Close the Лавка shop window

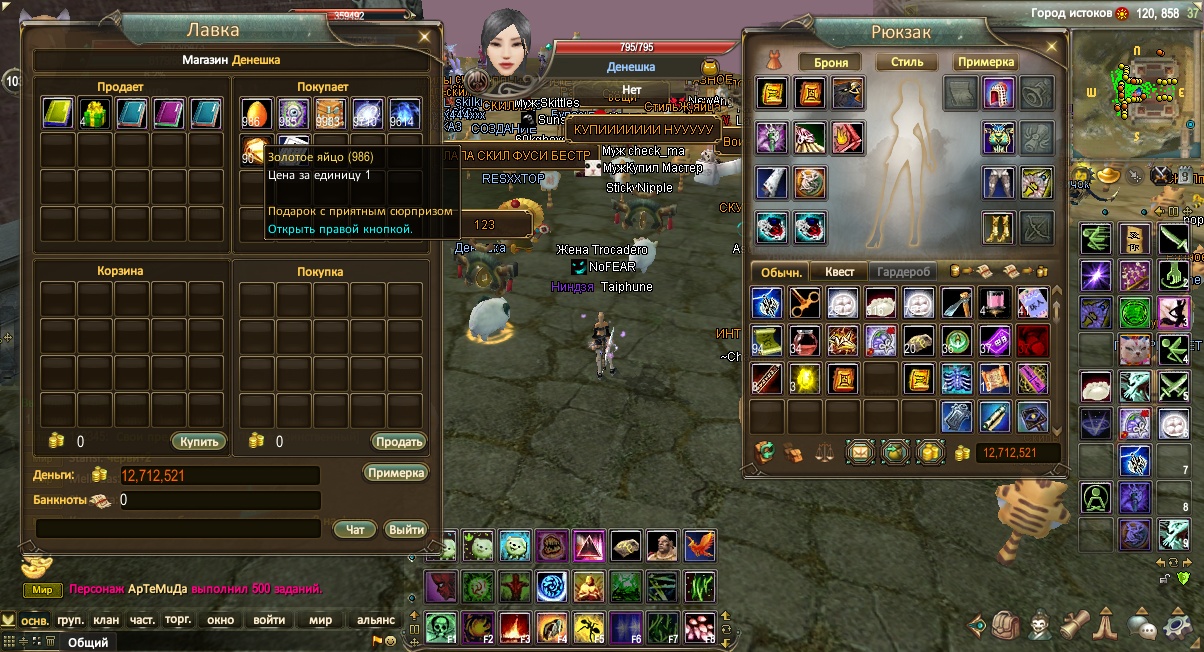[424, 36]
